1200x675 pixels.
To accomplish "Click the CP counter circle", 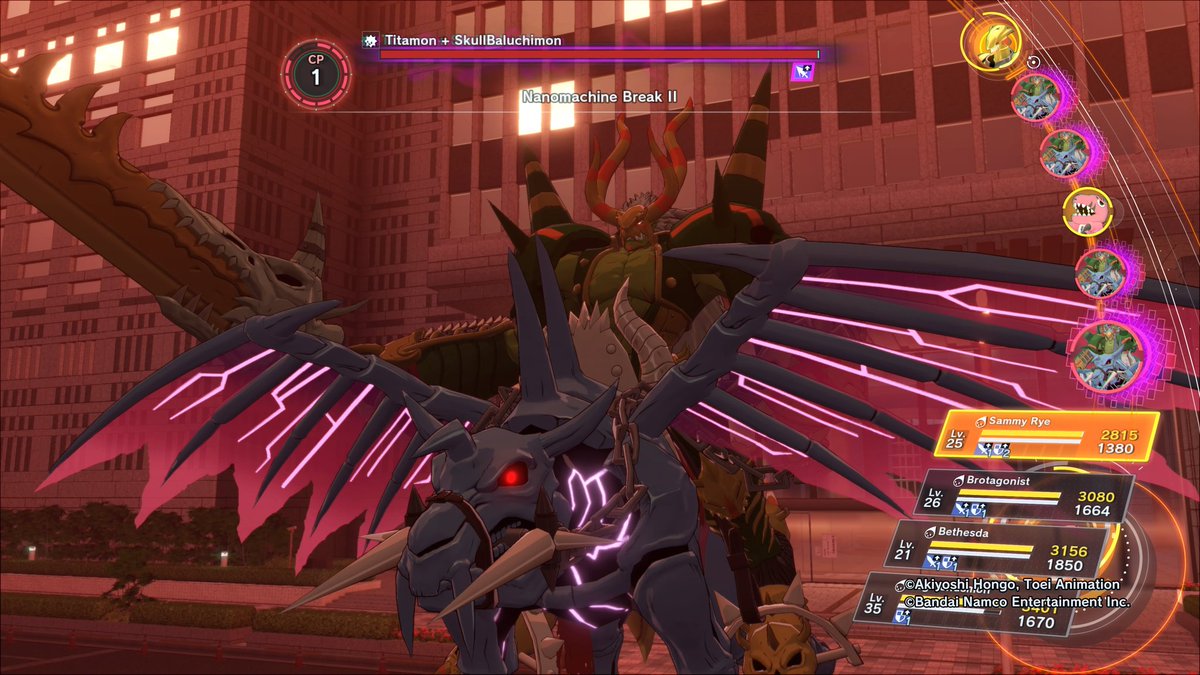I will (316, 73).
